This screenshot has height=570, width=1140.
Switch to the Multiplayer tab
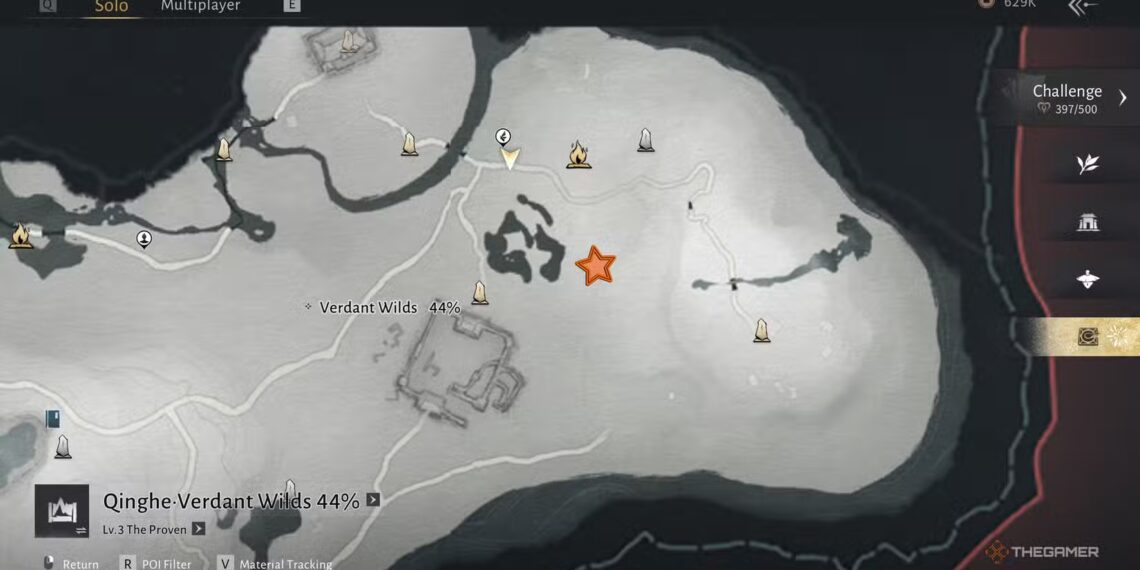pyautogui.click(x=200, y=7)
